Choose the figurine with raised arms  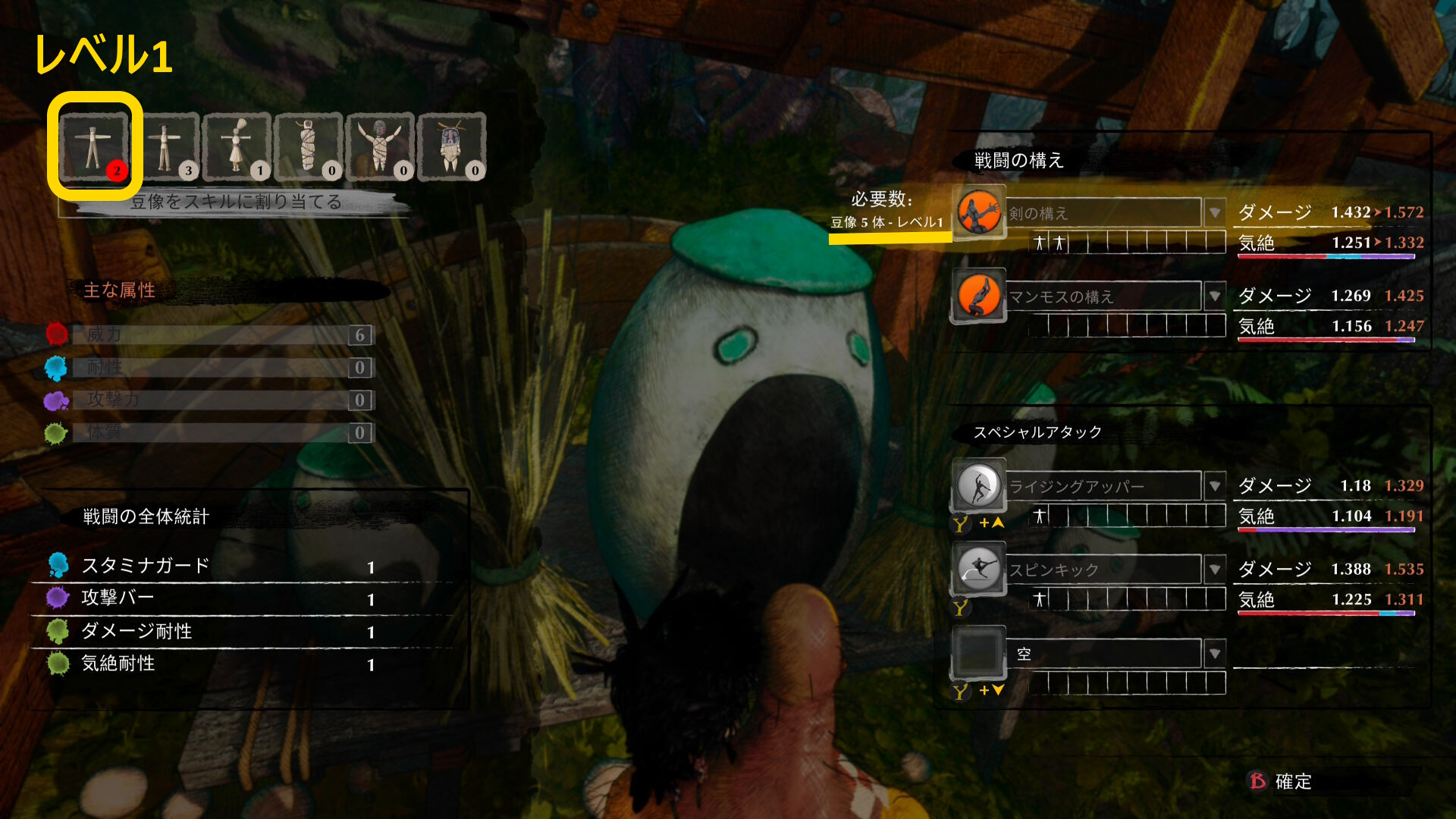click(x=380, y=146)
